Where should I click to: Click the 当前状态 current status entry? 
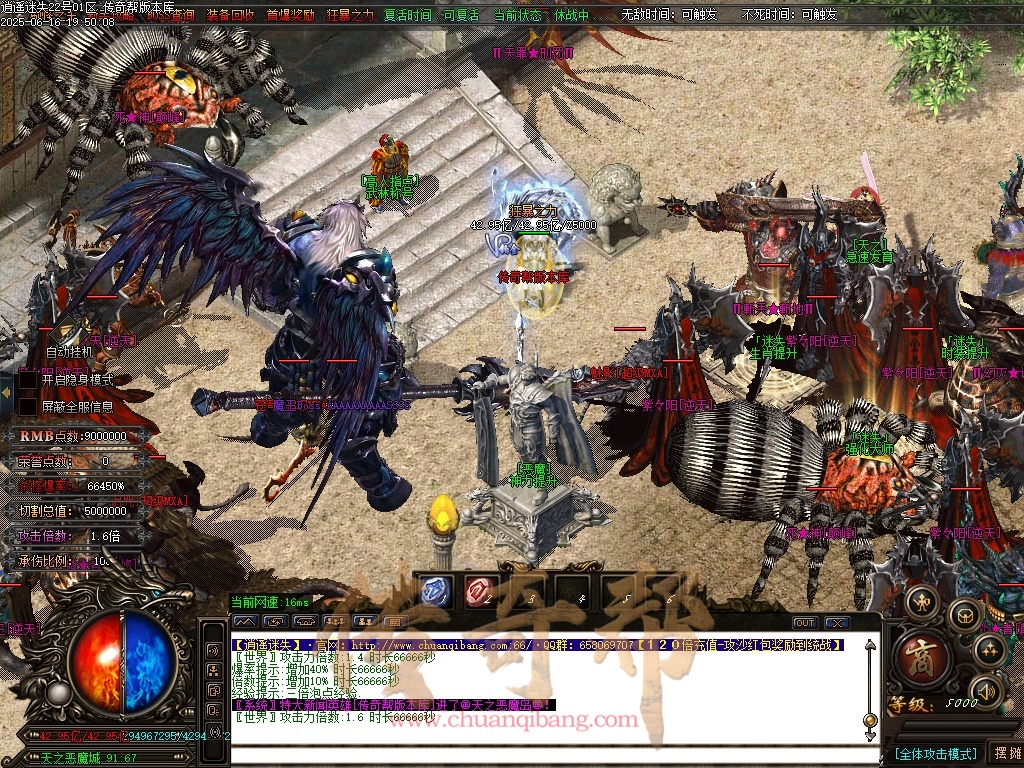point(520,15)
